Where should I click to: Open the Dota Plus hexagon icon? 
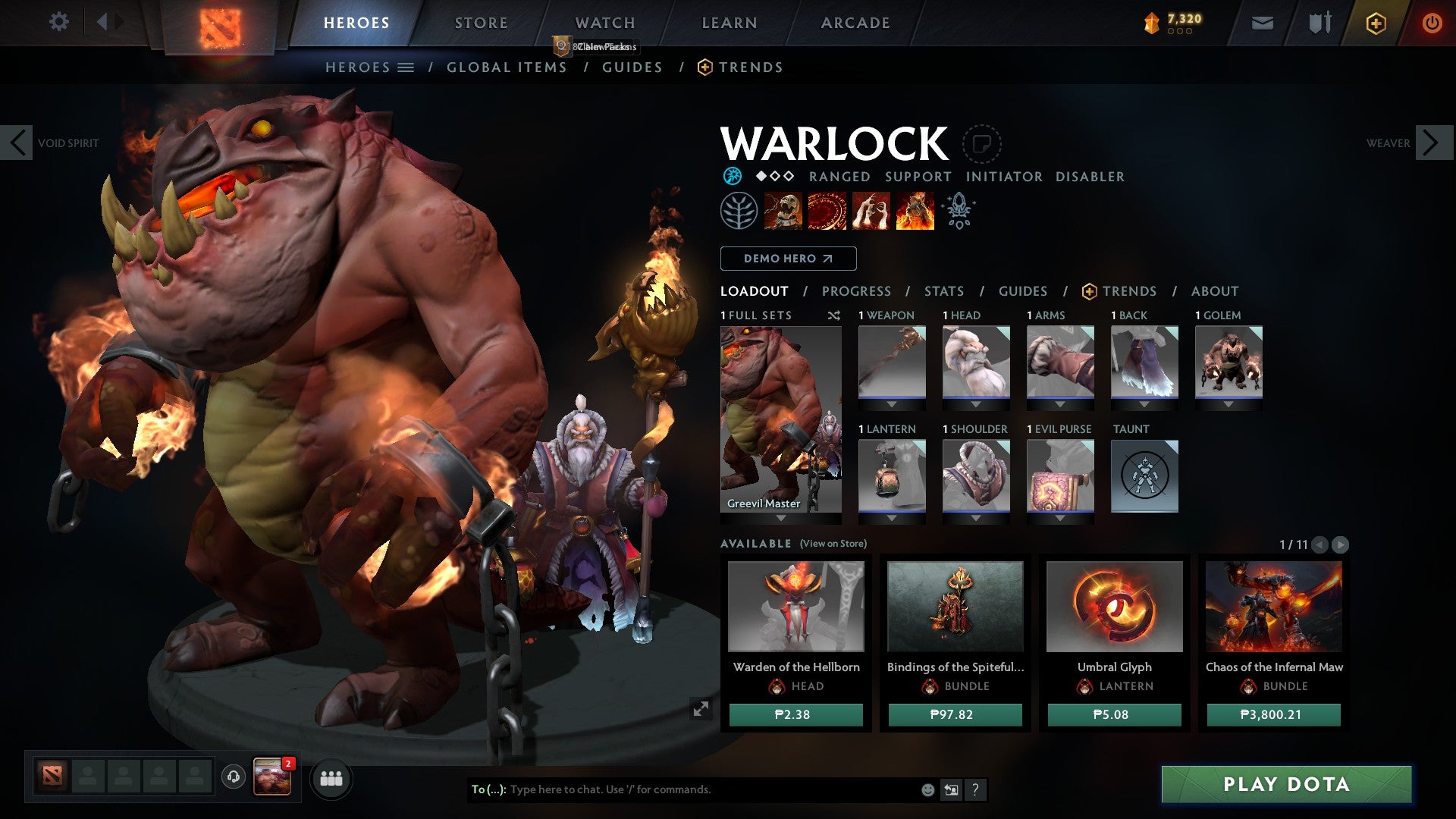(x=1375, y=23)
